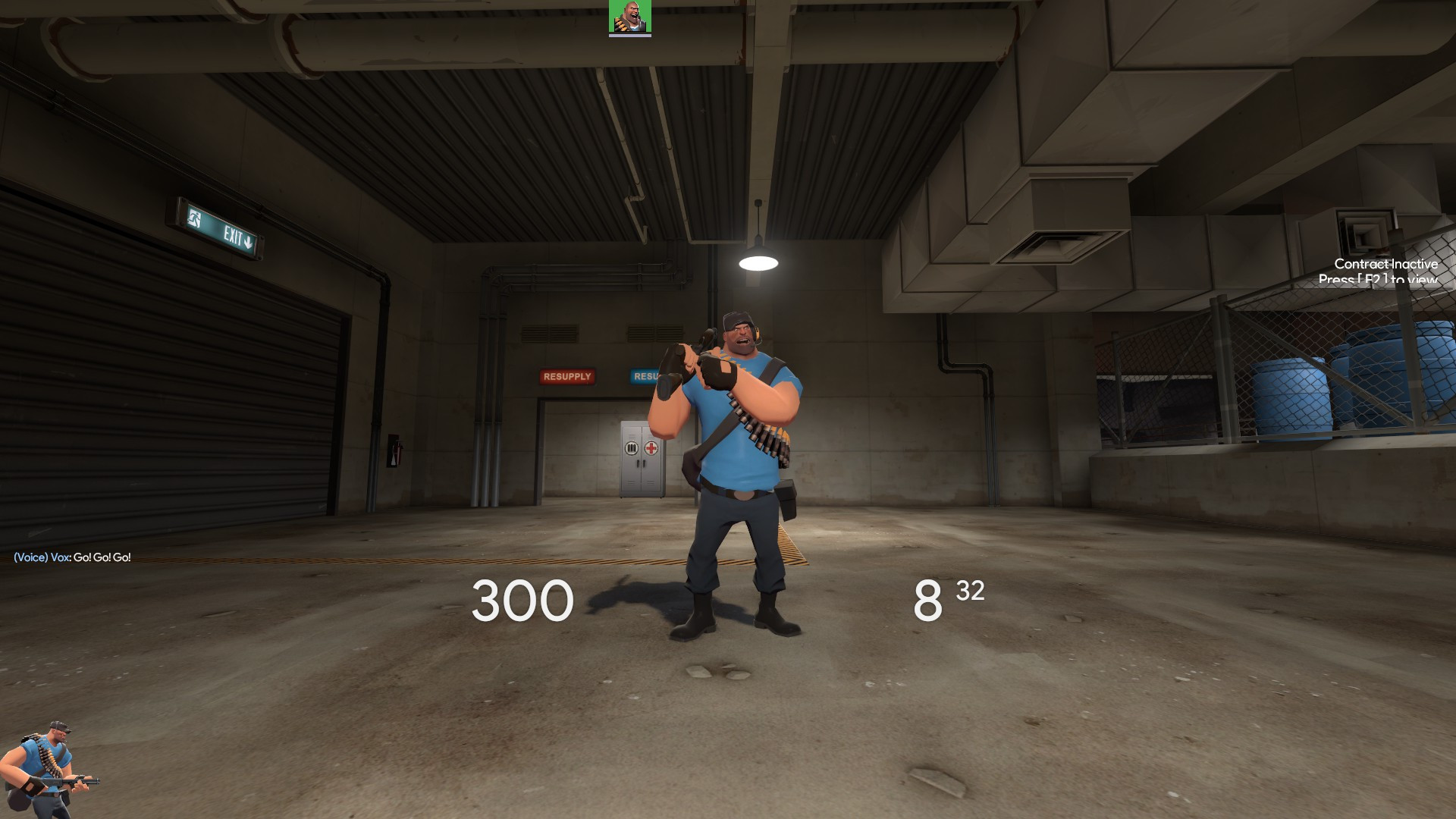Click the downward arrow on the EXIT sign
1456x819 pixels.
coord(248,243)
